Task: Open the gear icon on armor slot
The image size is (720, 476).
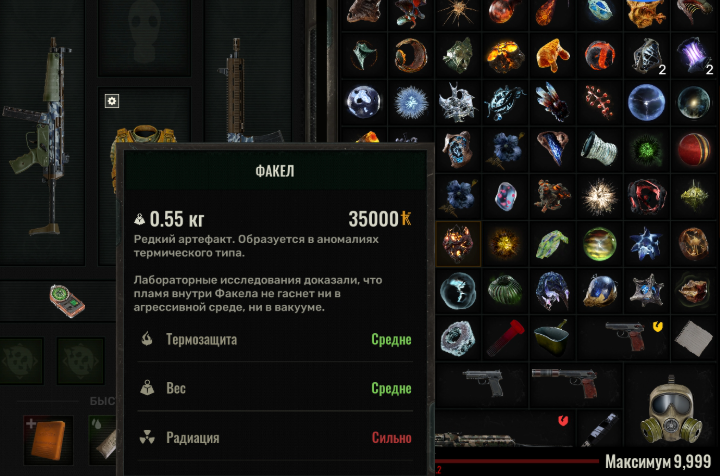Action: (112, 101)
